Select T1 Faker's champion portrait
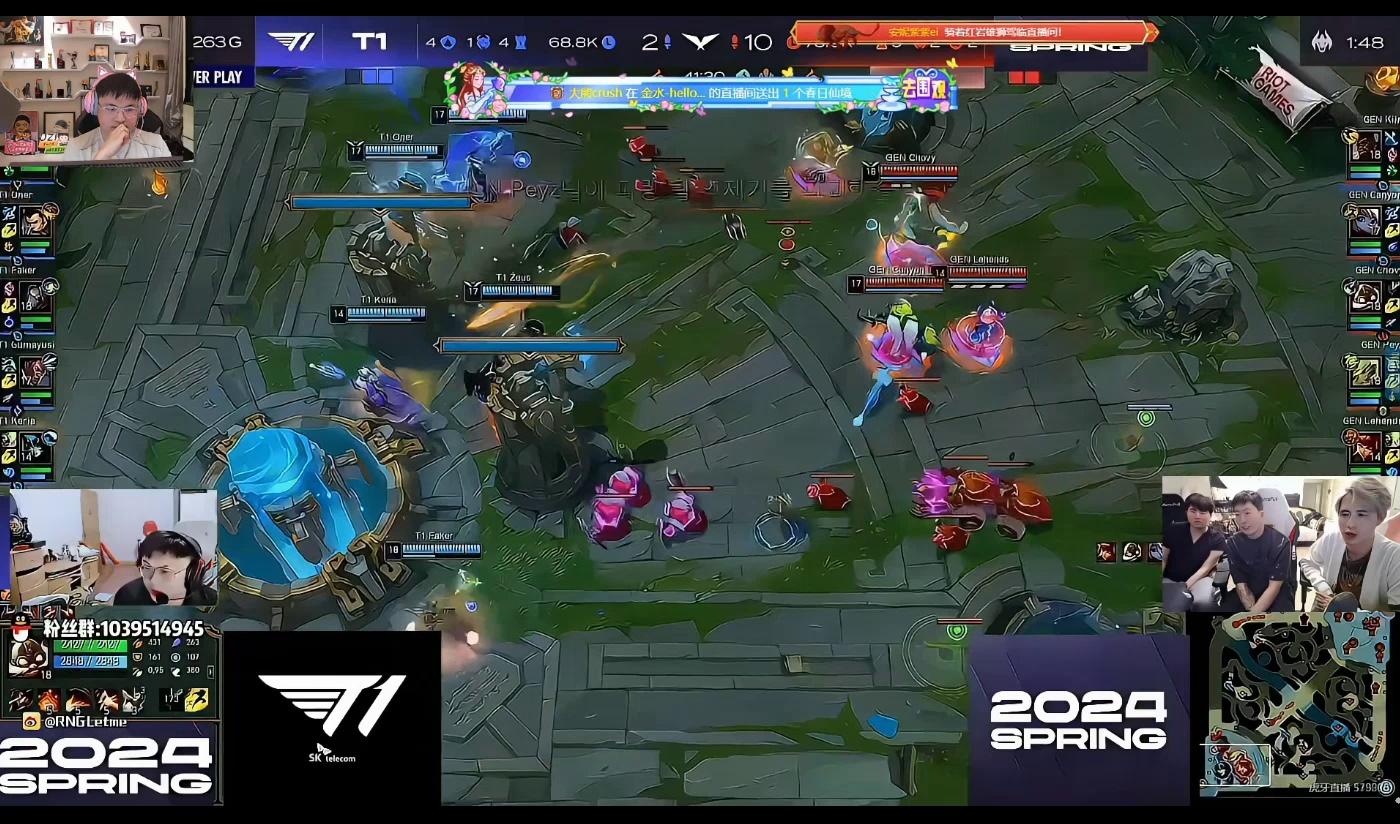Screen dimensions: 1400x824 [38, 297]
